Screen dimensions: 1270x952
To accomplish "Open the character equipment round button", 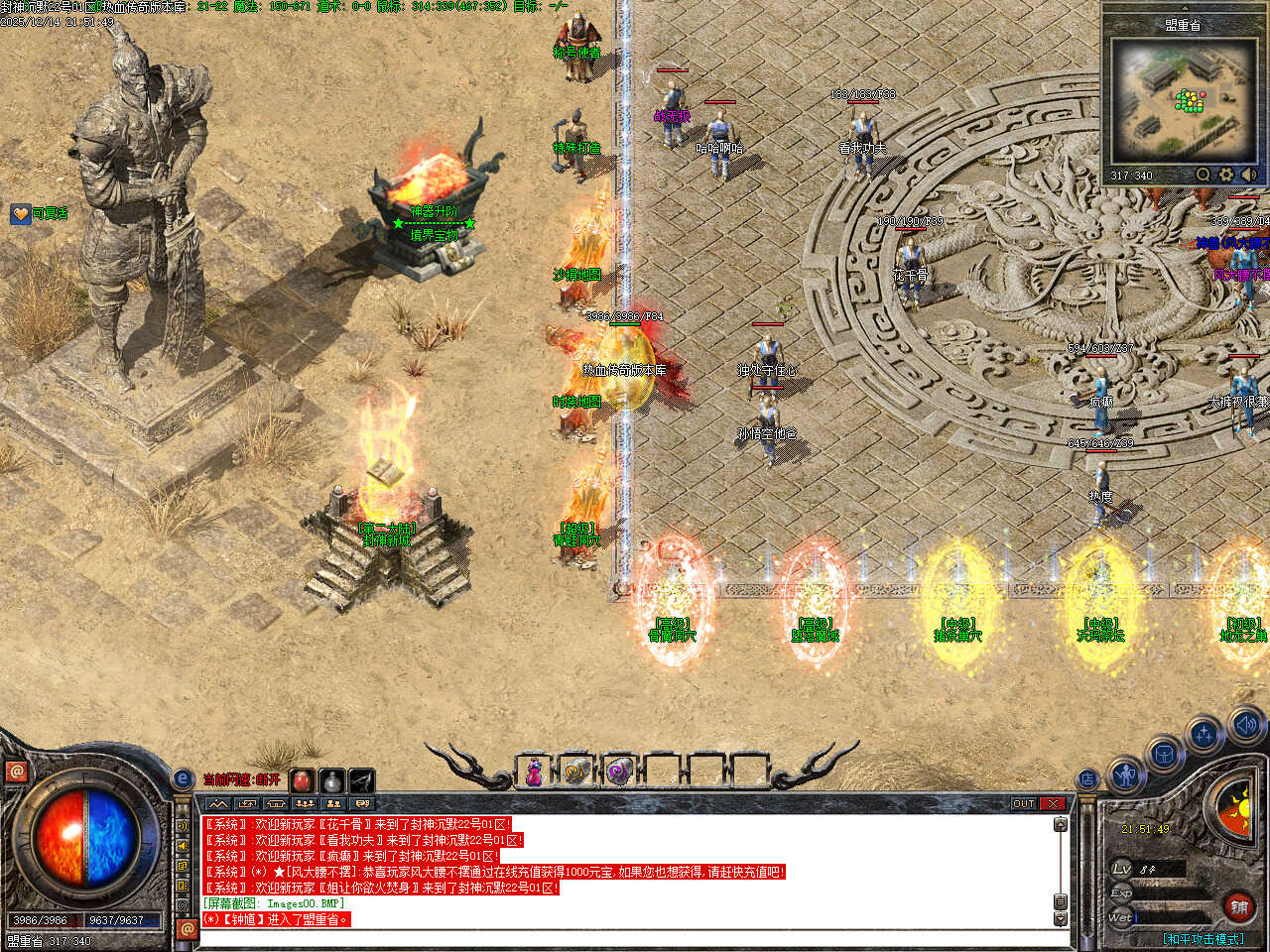I will (x=1125, y=774).
